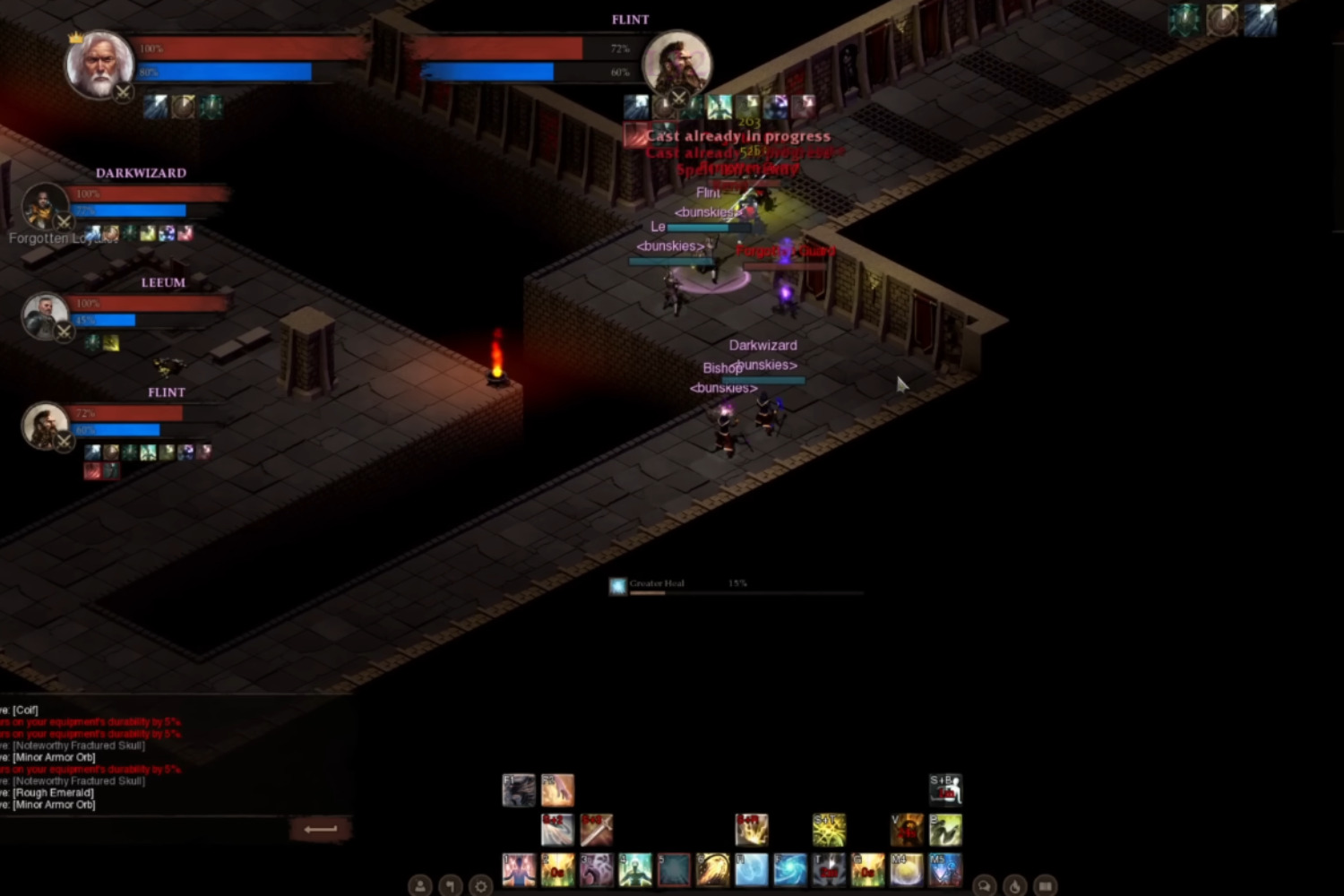Activate the skill in hotbar slot 1
Image resolution: width=1344 pixels, height=896 pixels.
519,869
